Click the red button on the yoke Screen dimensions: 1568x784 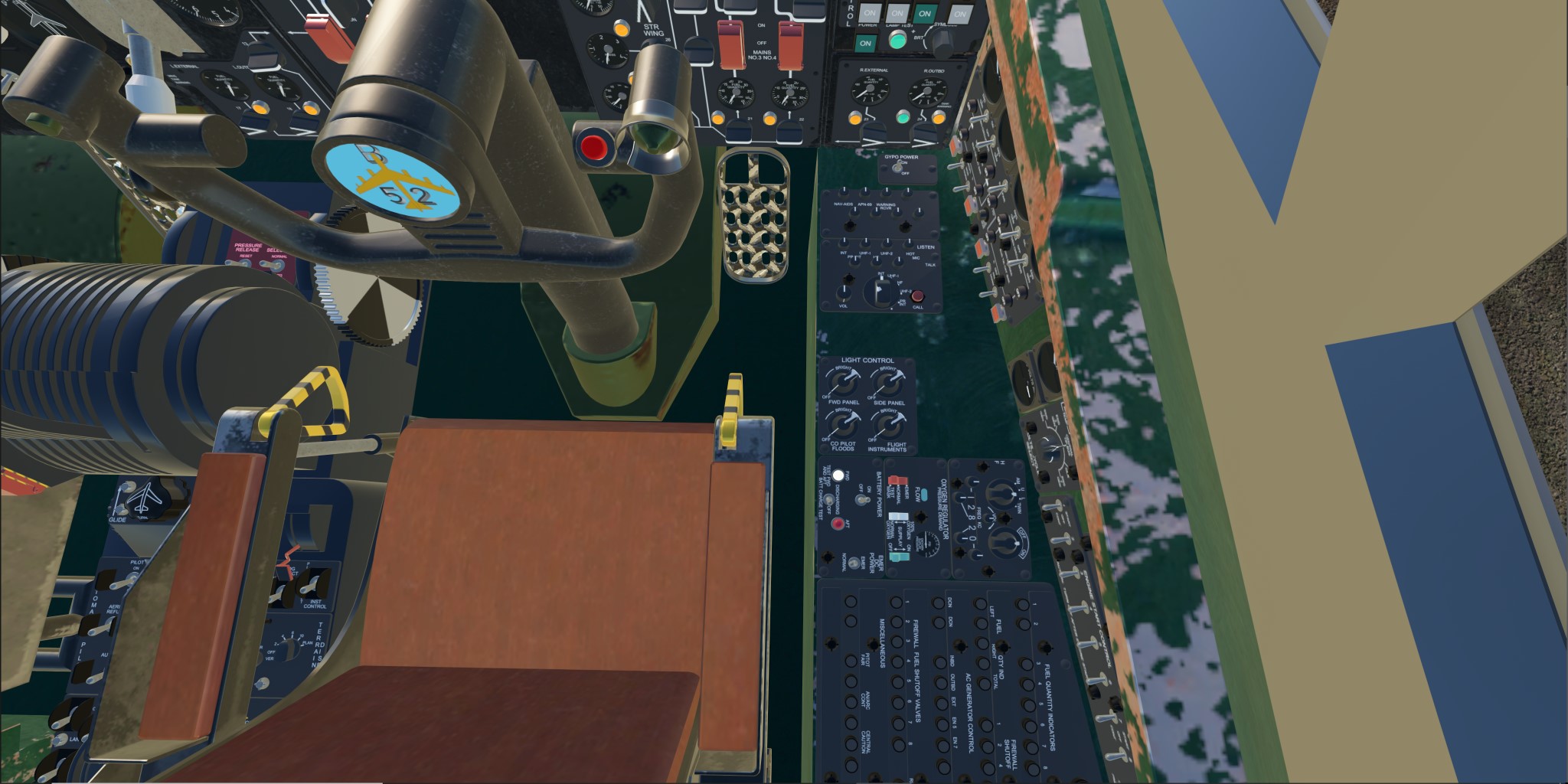tap(593, 146)
